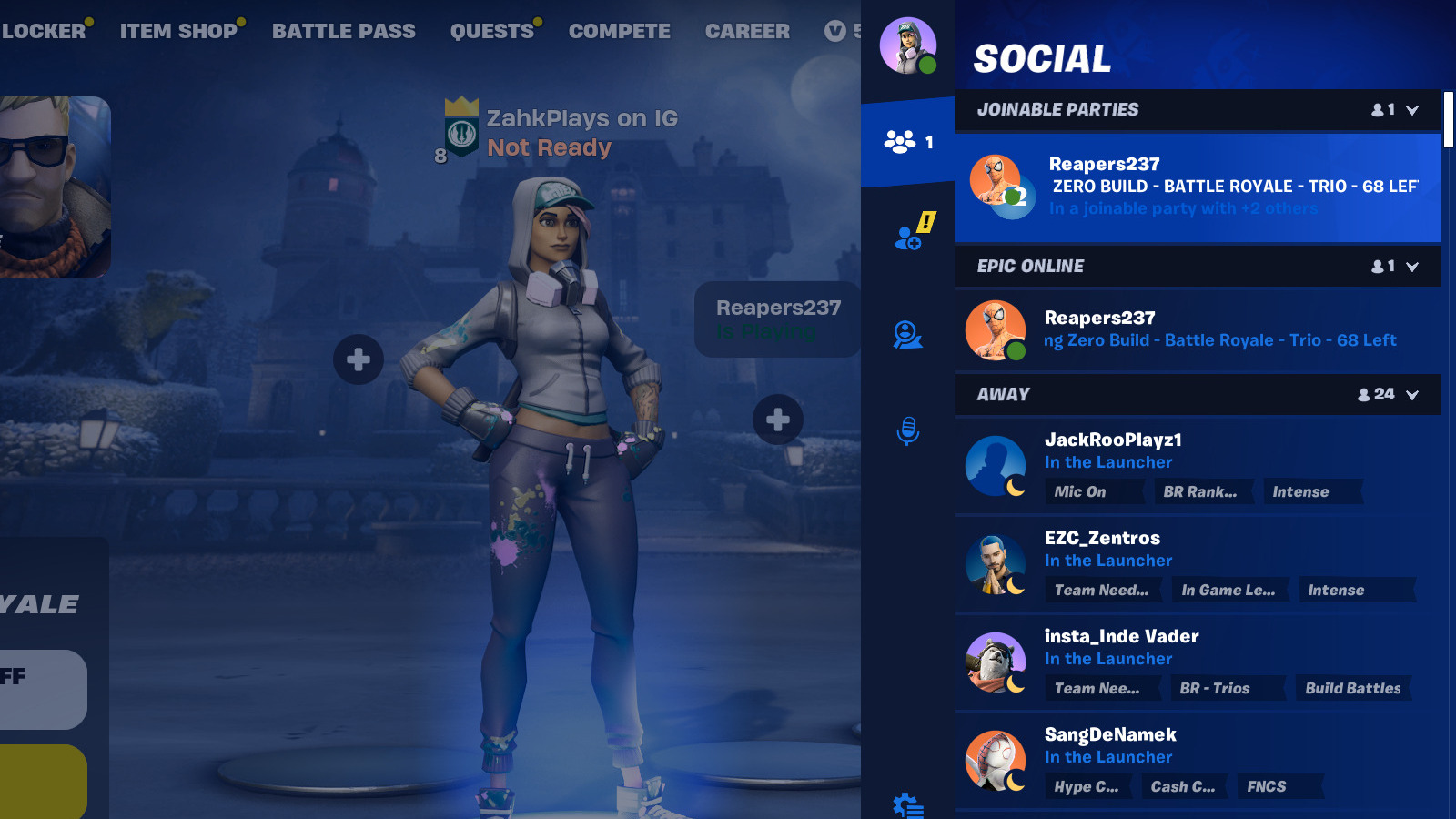This screenshot has width=1456, height=819.
Task: Toggle the Mic On tag under JackRooPlayz1
Action: point(1095,491)
